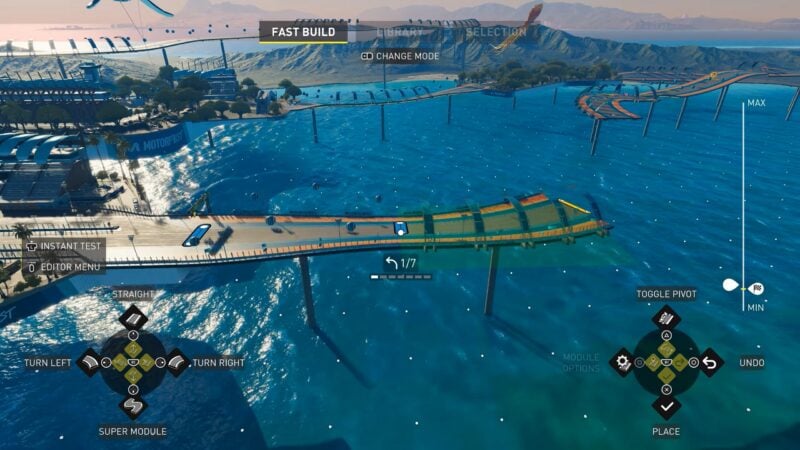Pick the Turn Right track piece
The height and width of the screenshot is (450, 800).
177,362
